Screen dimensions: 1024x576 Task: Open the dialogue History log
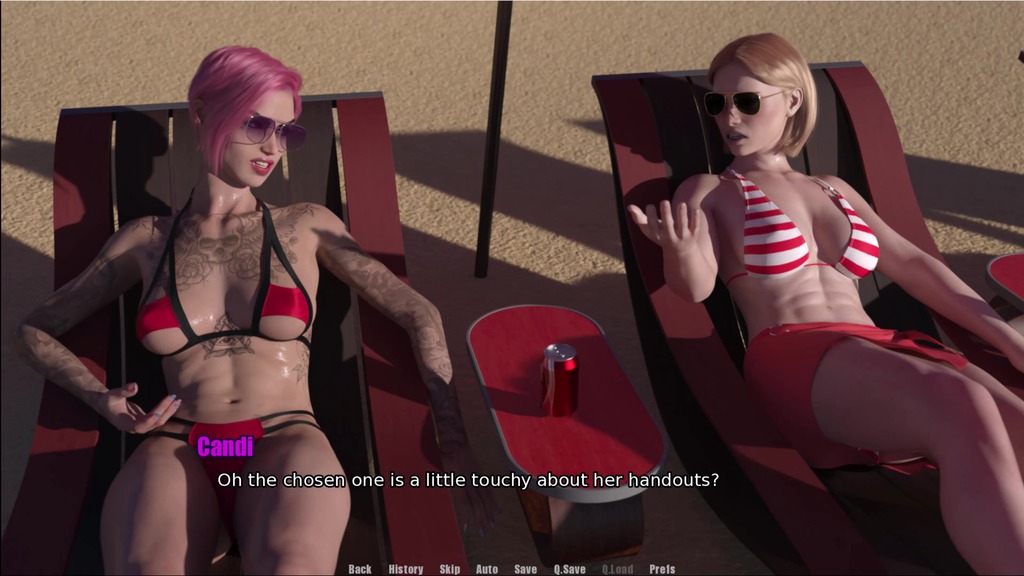405,569
